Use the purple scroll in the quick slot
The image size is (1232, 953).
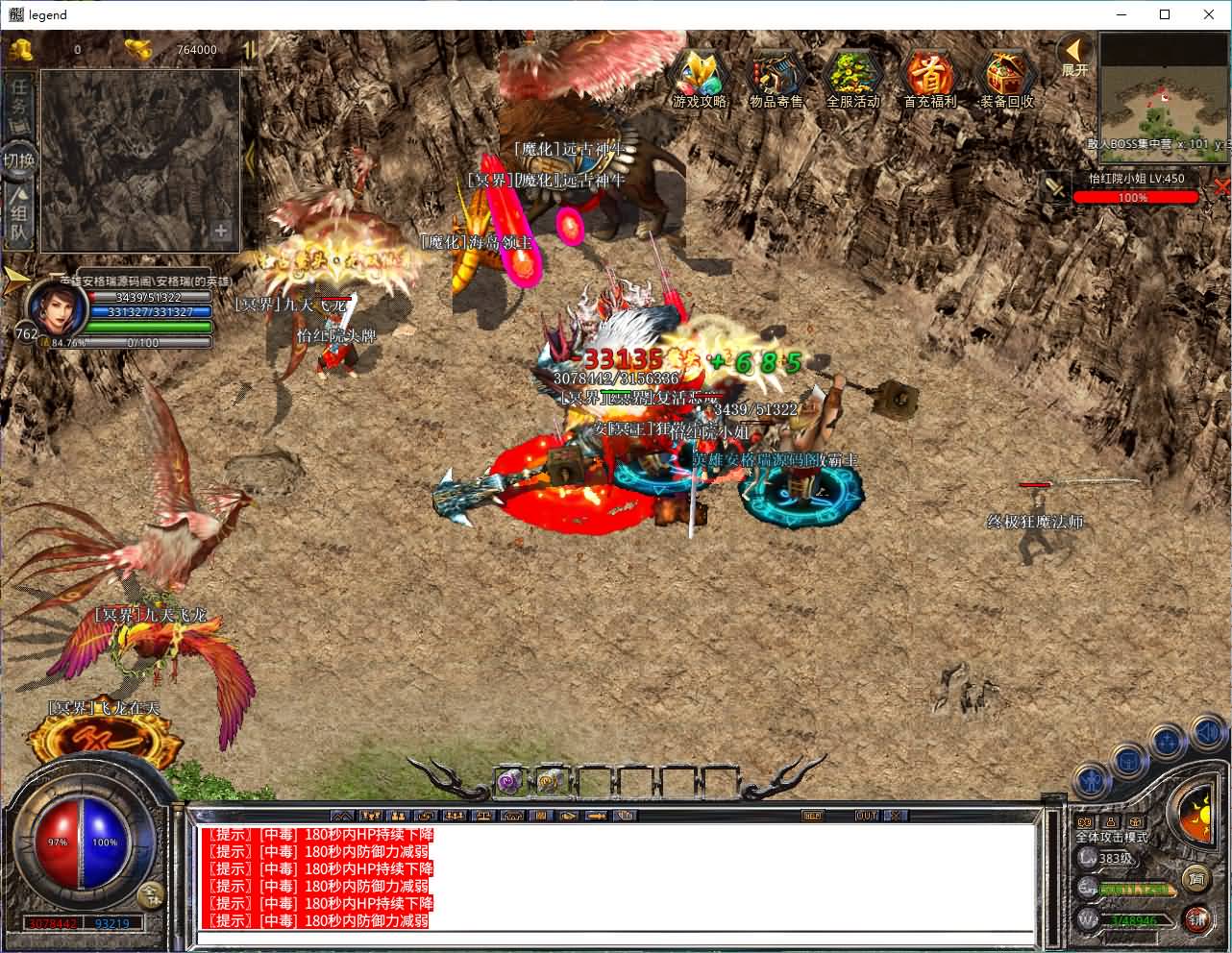[x=509, y=782]
